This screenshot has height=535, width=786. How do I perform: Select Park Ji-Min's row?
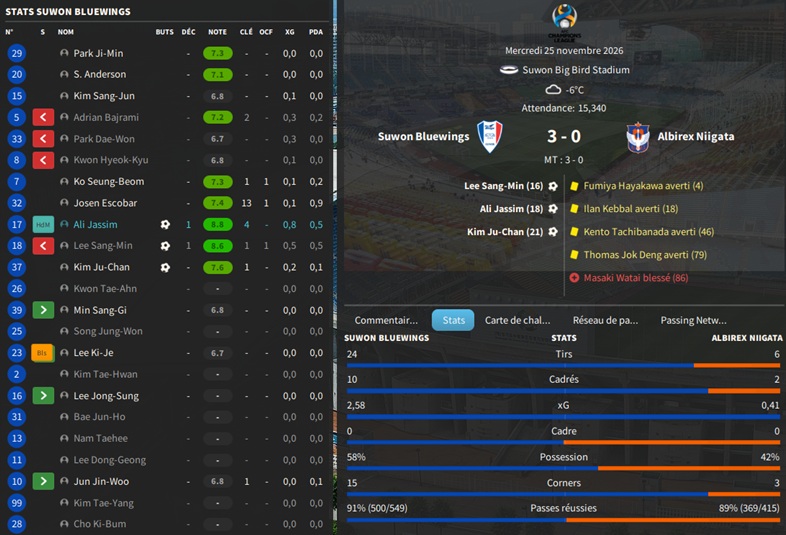pos(98,53)
